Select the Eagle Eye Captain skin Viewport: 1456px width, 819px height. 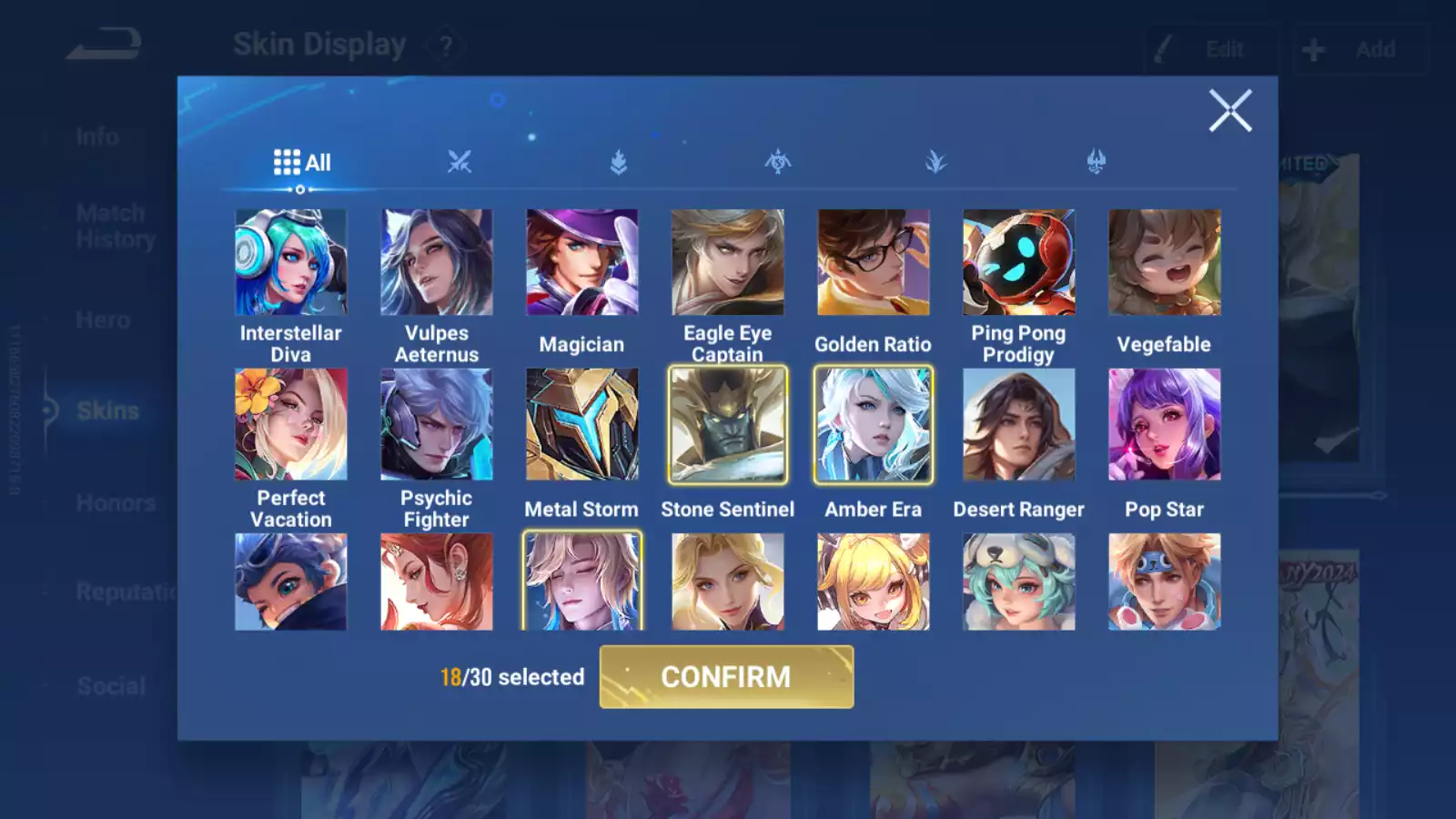coord(727,263)
